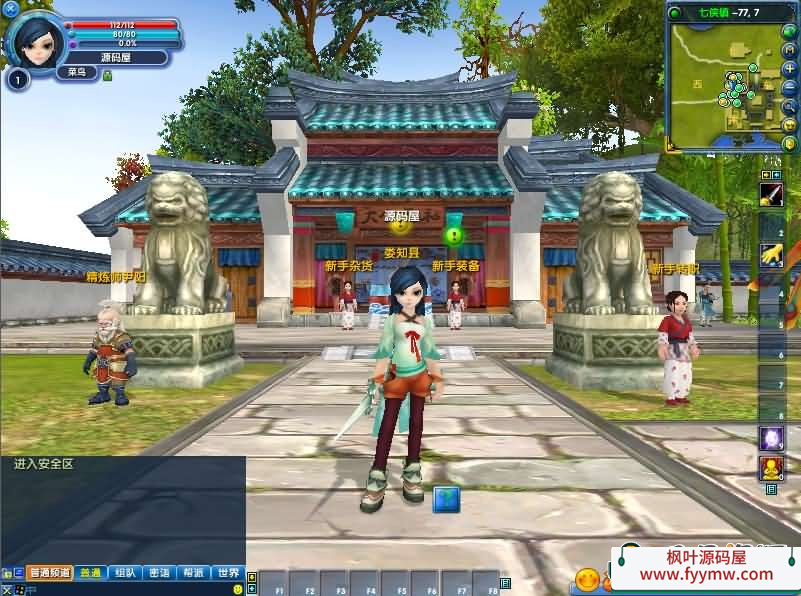The image size is (801, 596).
Task: Click the green globe button beside minimap
Action: pos(789,30)
